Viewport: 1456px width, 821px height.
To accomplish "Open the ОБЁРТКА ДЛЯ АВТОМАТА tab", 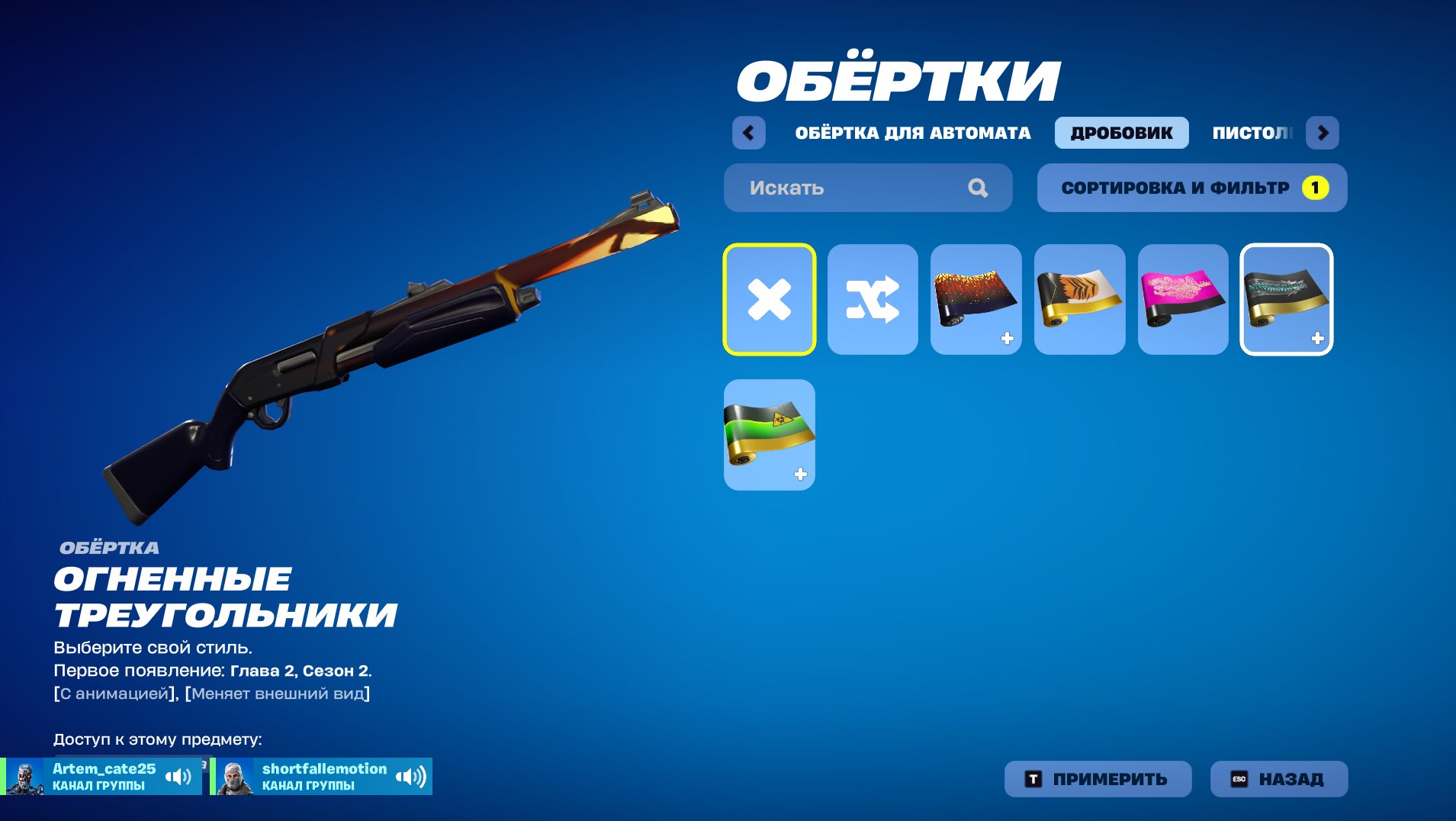I will (912, 131).
